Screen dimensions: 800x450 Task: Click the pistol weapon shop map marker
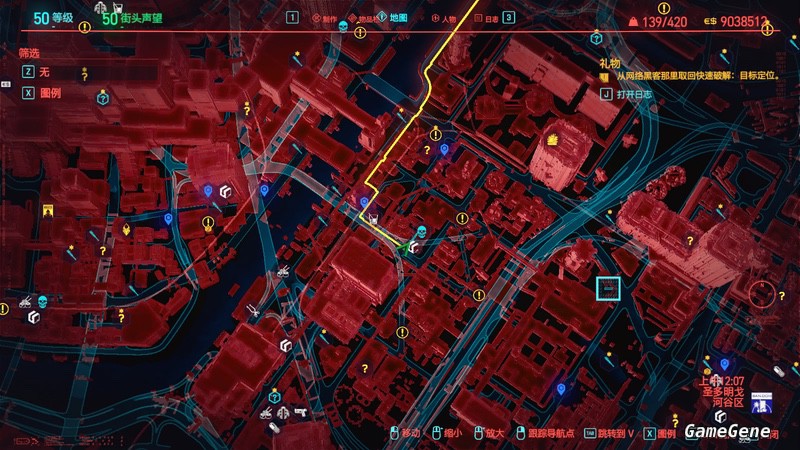[298, 410]
